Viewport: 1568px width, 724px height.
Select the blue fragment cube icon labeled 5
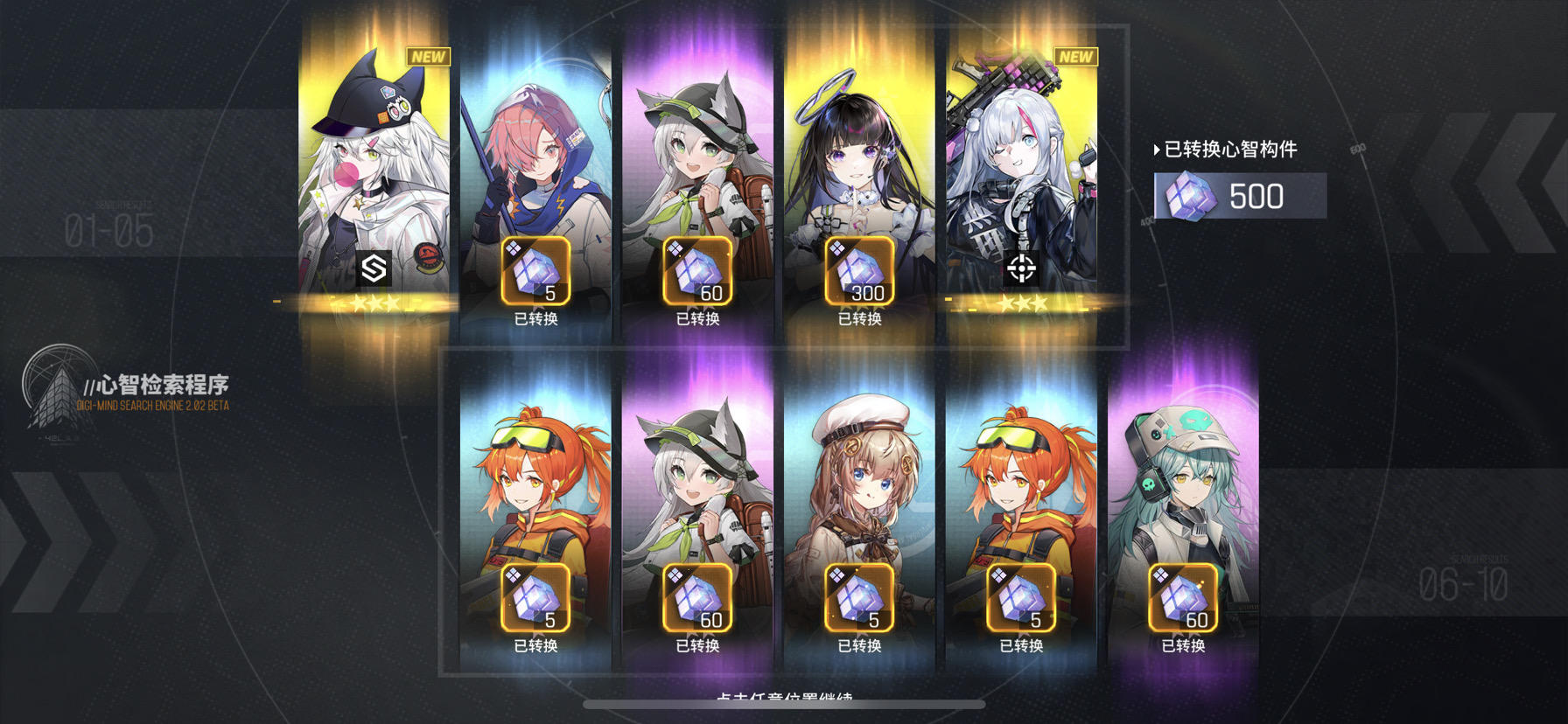[536, 272]
